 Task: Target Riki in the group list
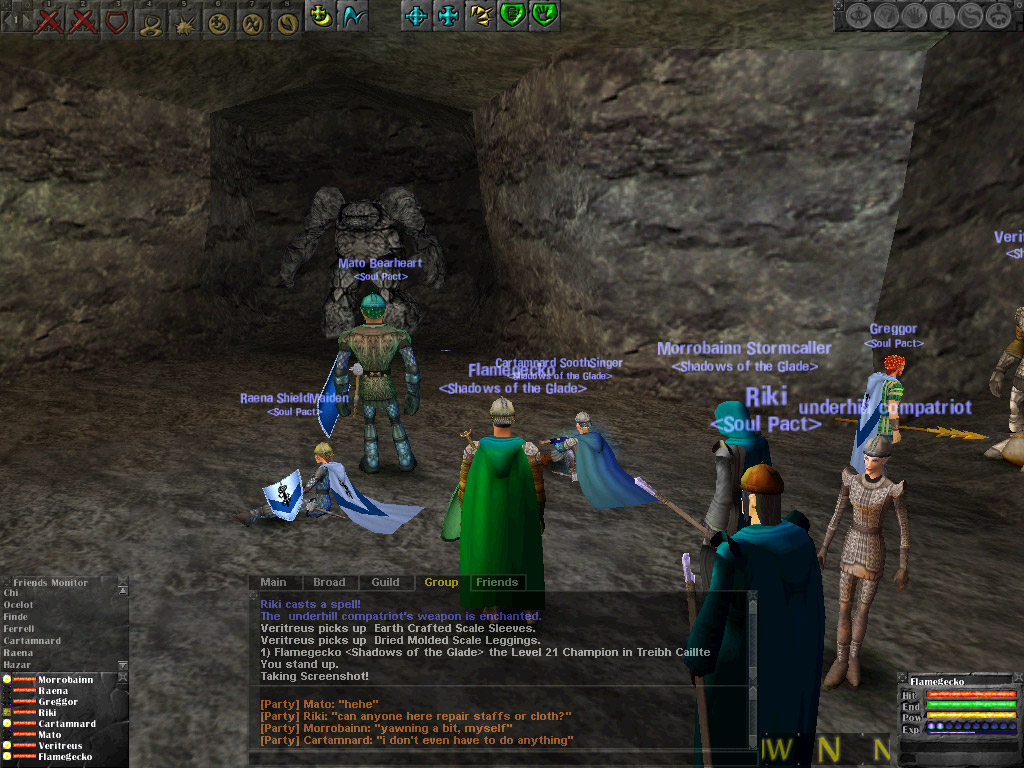tap(47, 713)
